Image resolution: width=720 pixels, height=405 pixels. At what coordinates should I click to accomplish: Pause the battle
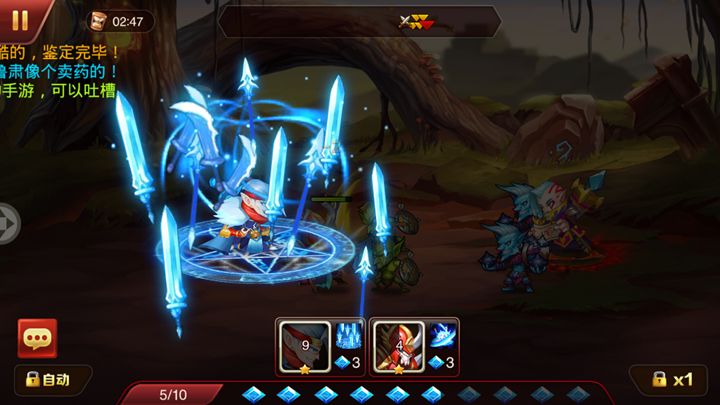(x=19, y=17)
